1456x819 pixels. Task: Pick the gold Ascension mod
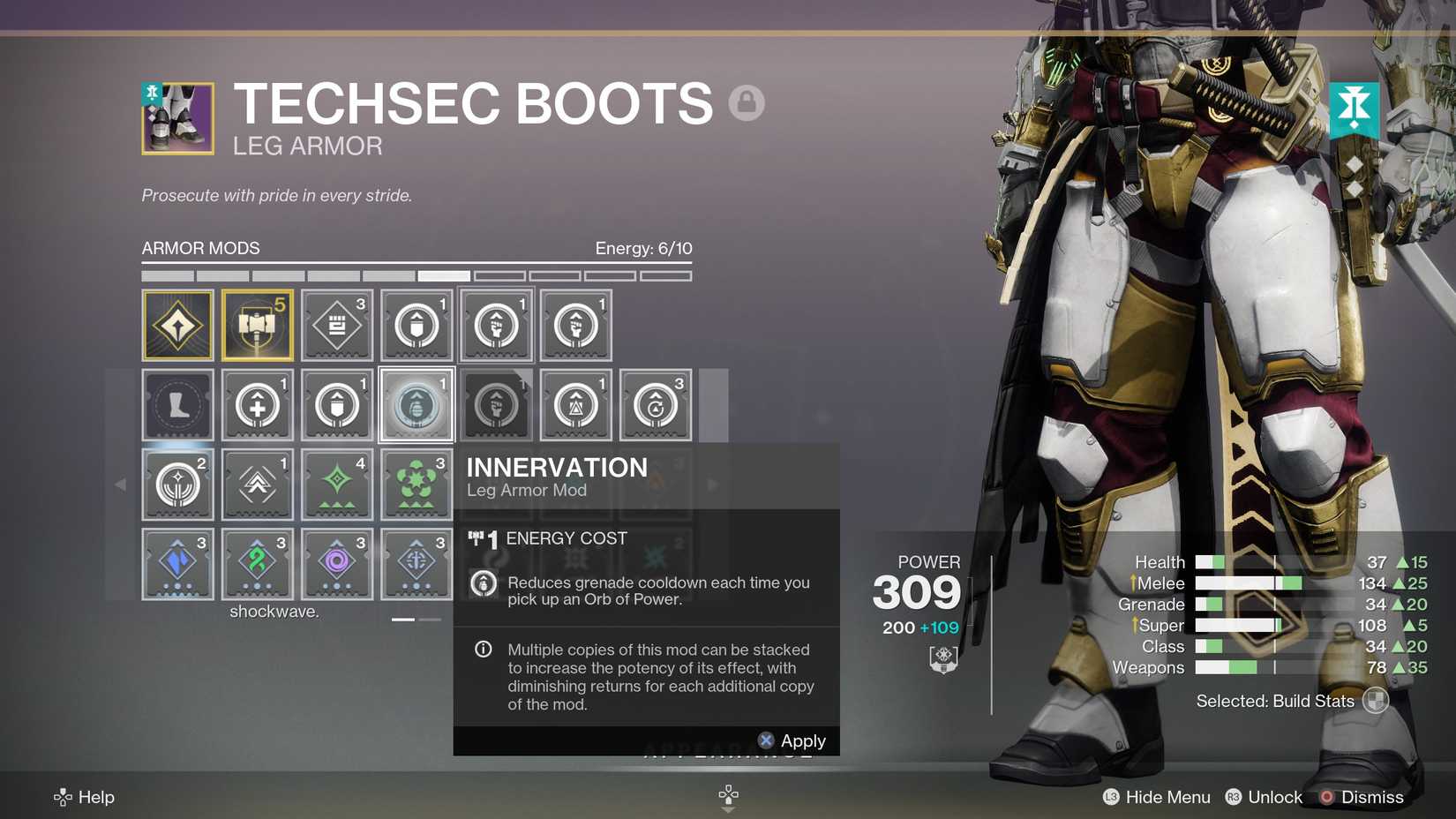click(177, 325)
